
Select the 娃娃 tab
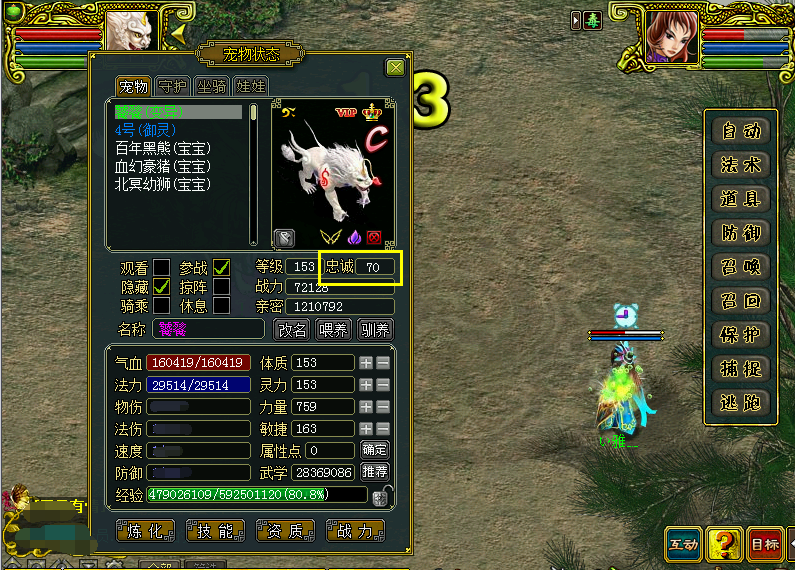250,87
